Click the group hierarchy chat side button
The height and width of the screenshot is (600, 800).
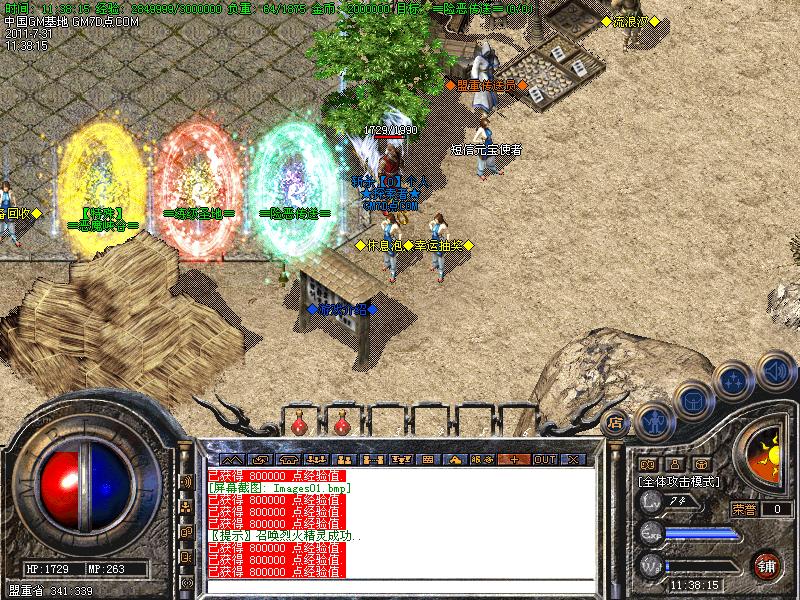pos(186,506)
